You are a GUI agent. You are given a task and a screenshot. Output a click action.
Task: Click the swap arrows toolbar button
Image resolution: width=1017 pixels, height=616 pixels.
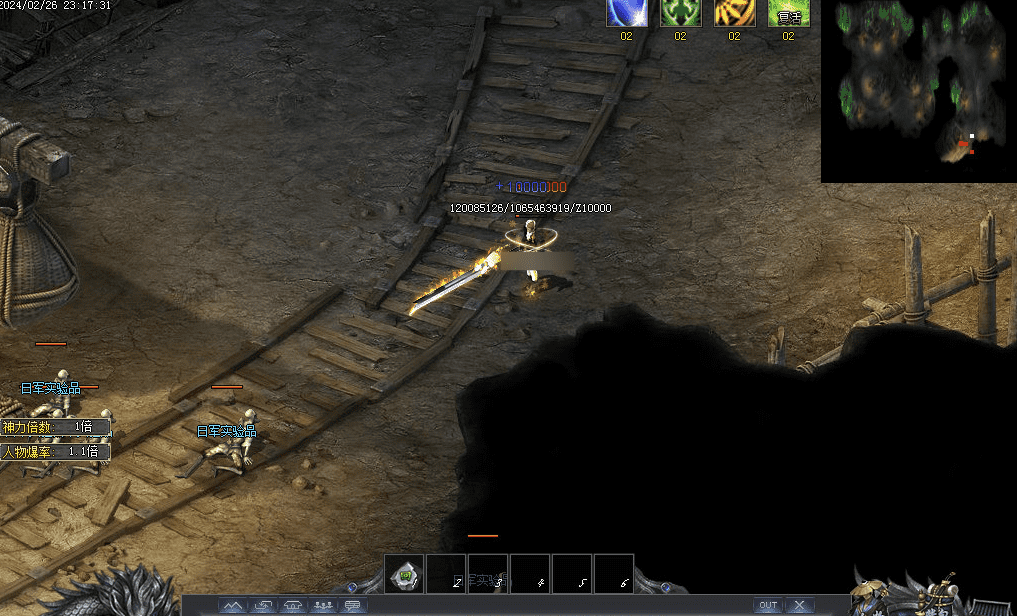click(263, 605)
